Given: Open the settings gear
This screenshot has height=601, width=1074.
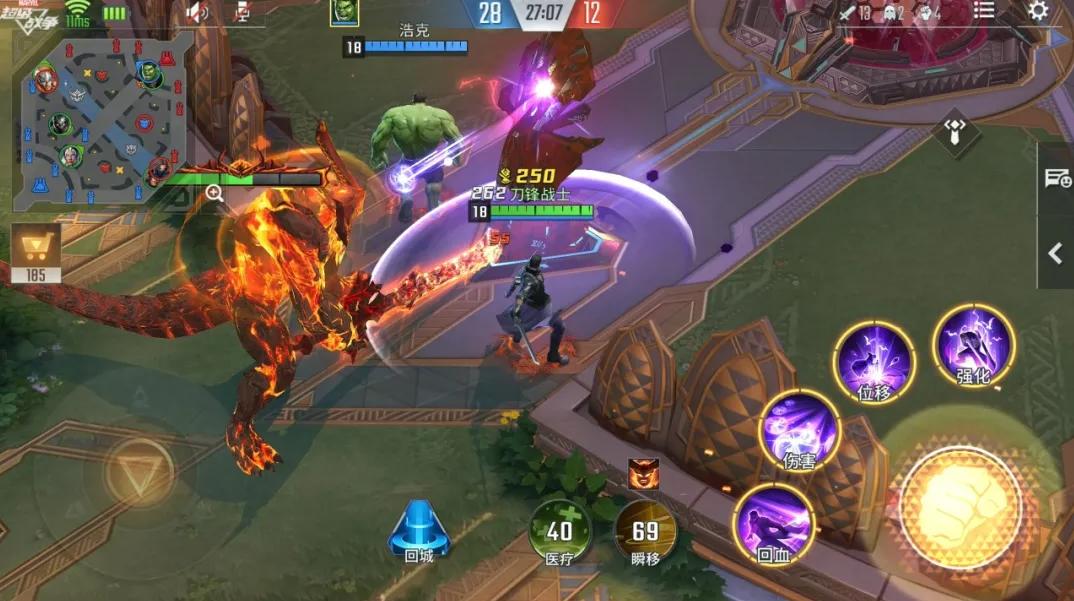Looking at the screenshot, I should click(x=1039, y=11).
